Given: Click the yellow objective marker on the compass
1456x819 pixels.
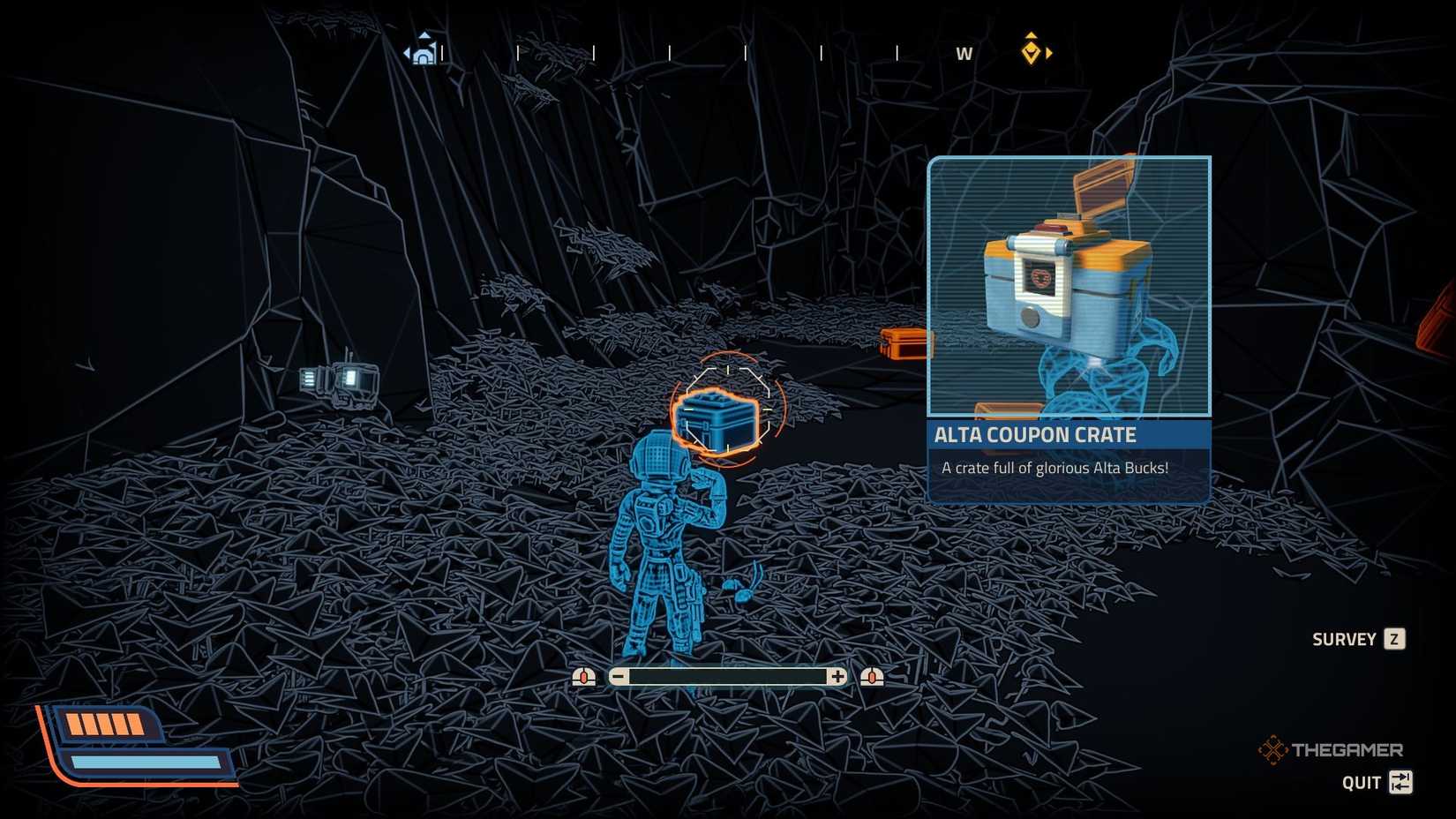Looking at the screenshot, I should [x=1031, y=51].
